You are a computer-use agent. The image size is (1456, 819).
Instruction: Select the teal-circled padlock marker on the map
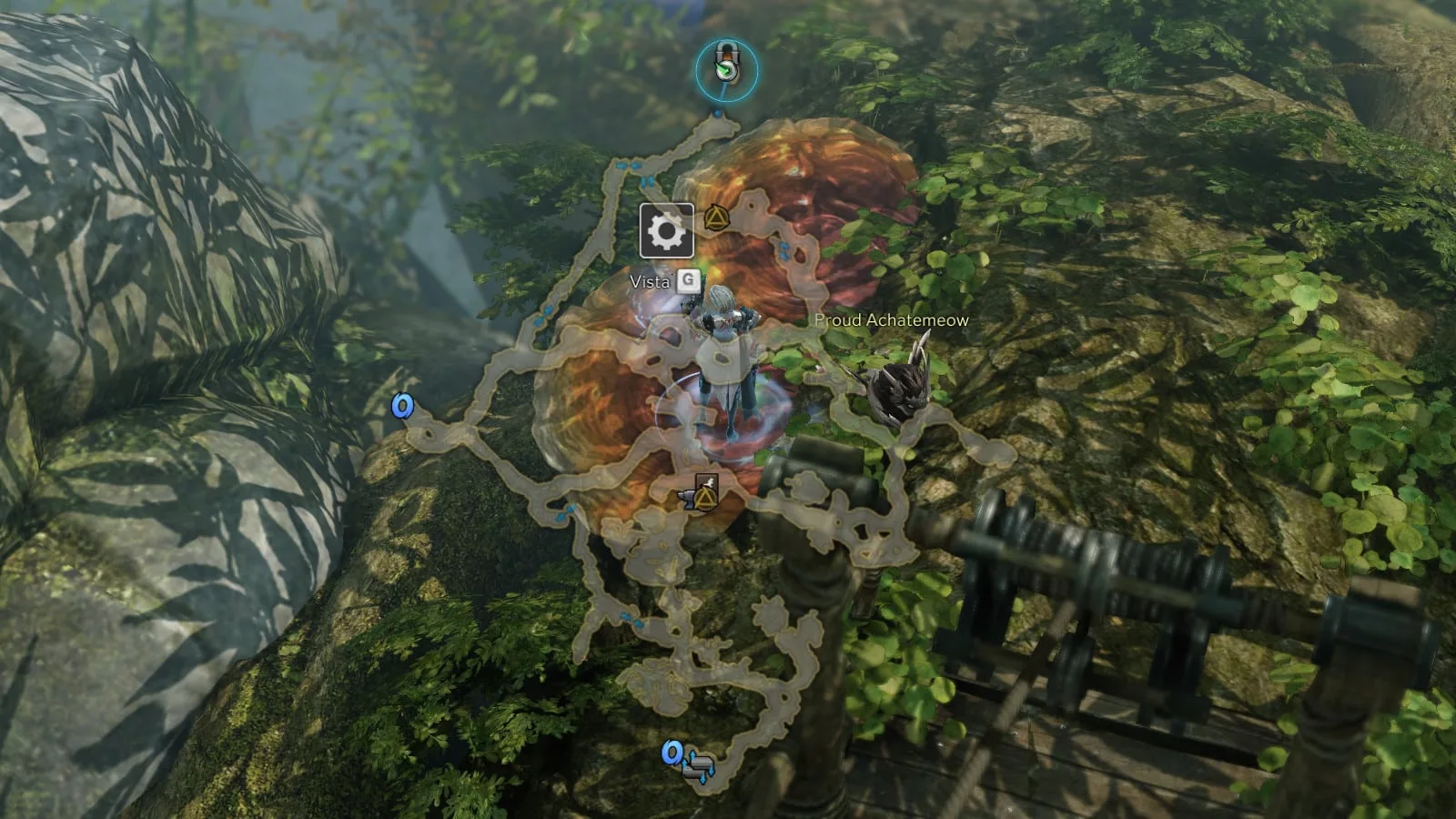pyautogui.click(x=725, y=69)
